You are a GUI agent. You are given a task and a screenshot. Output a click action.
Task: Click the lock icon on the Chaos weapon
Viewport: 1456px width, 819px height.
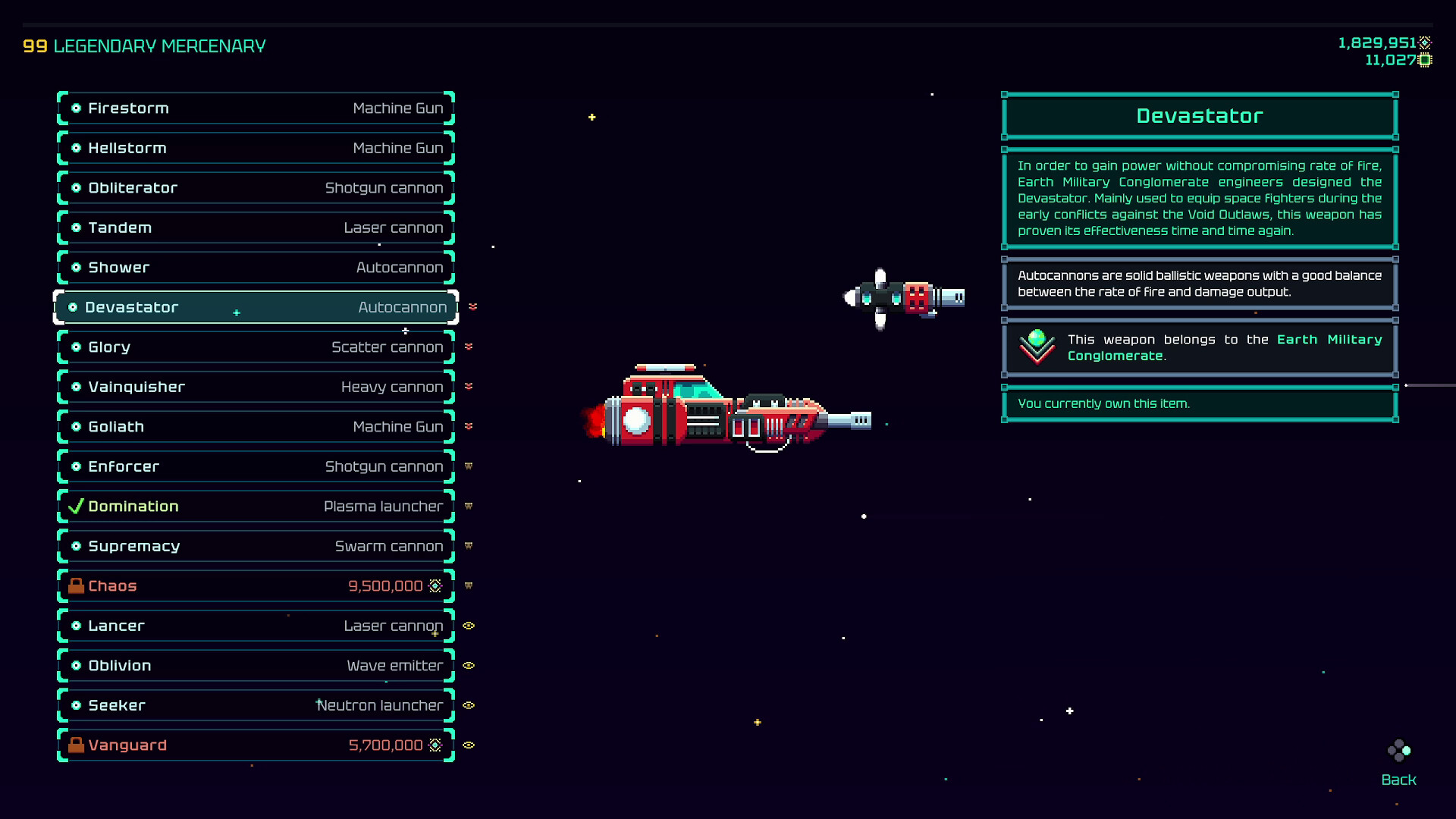coord(76,585)
